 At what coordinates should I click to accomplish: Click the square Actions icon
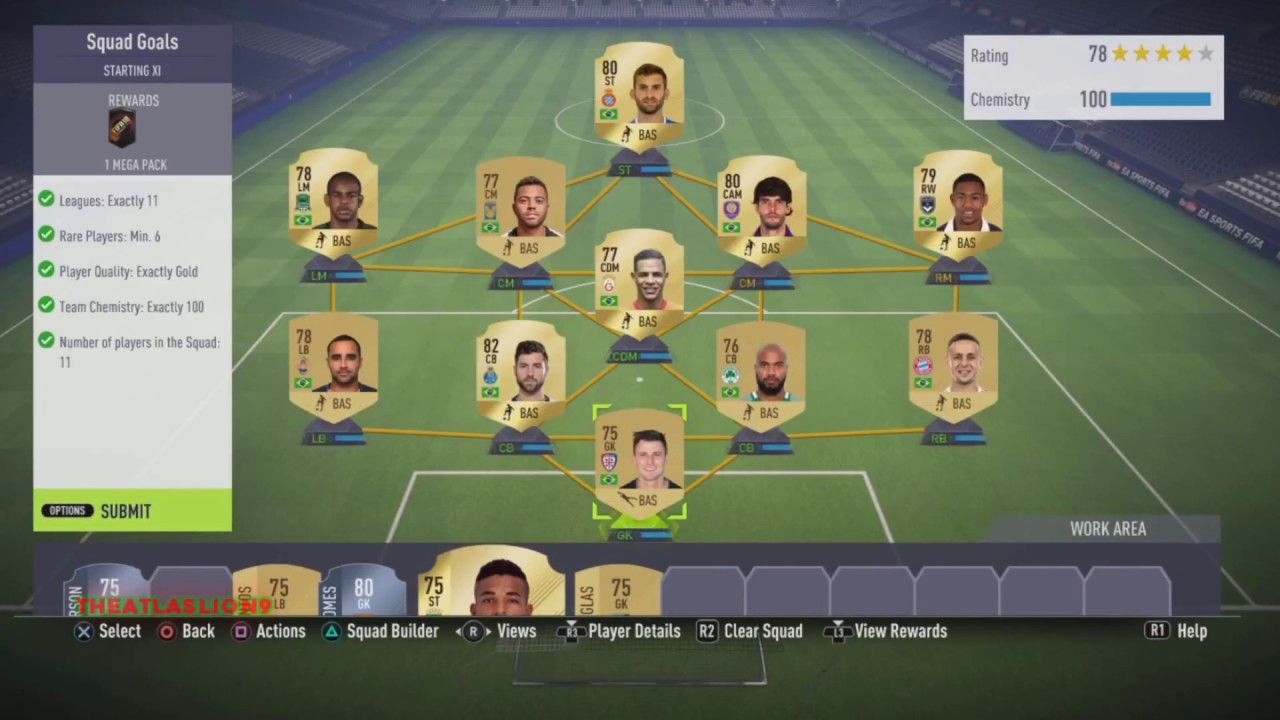click(x=241, y=631)
